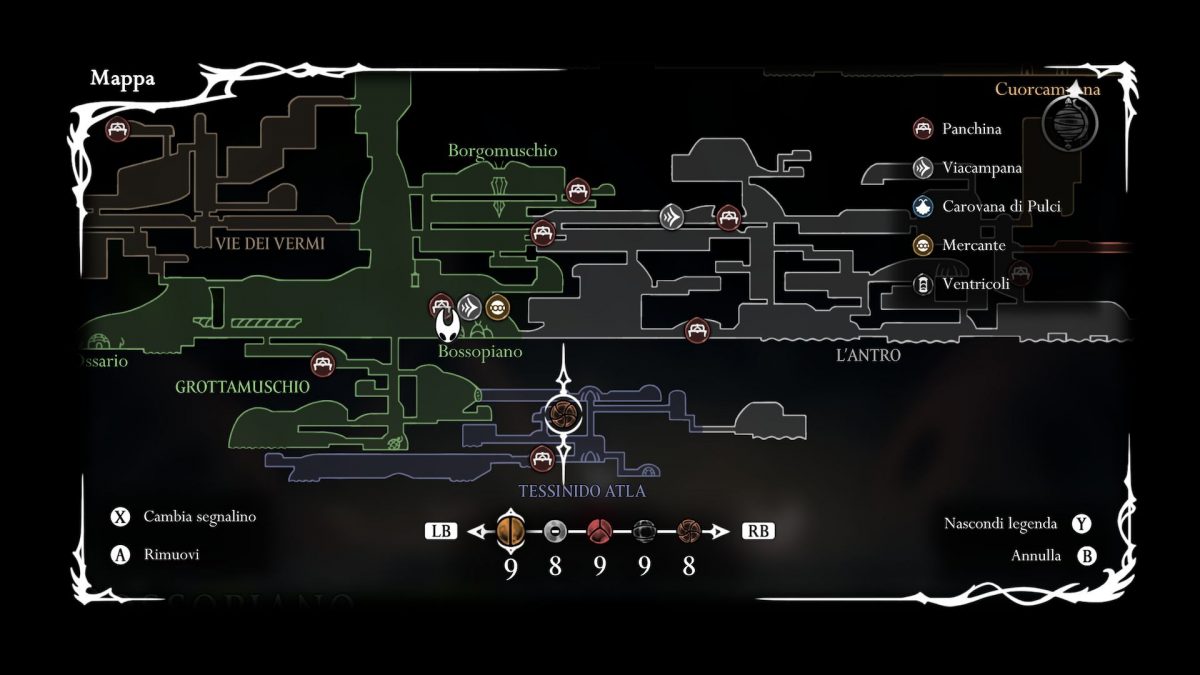
Task: Choose the silver ring map marker
Action: pos(555,531)
